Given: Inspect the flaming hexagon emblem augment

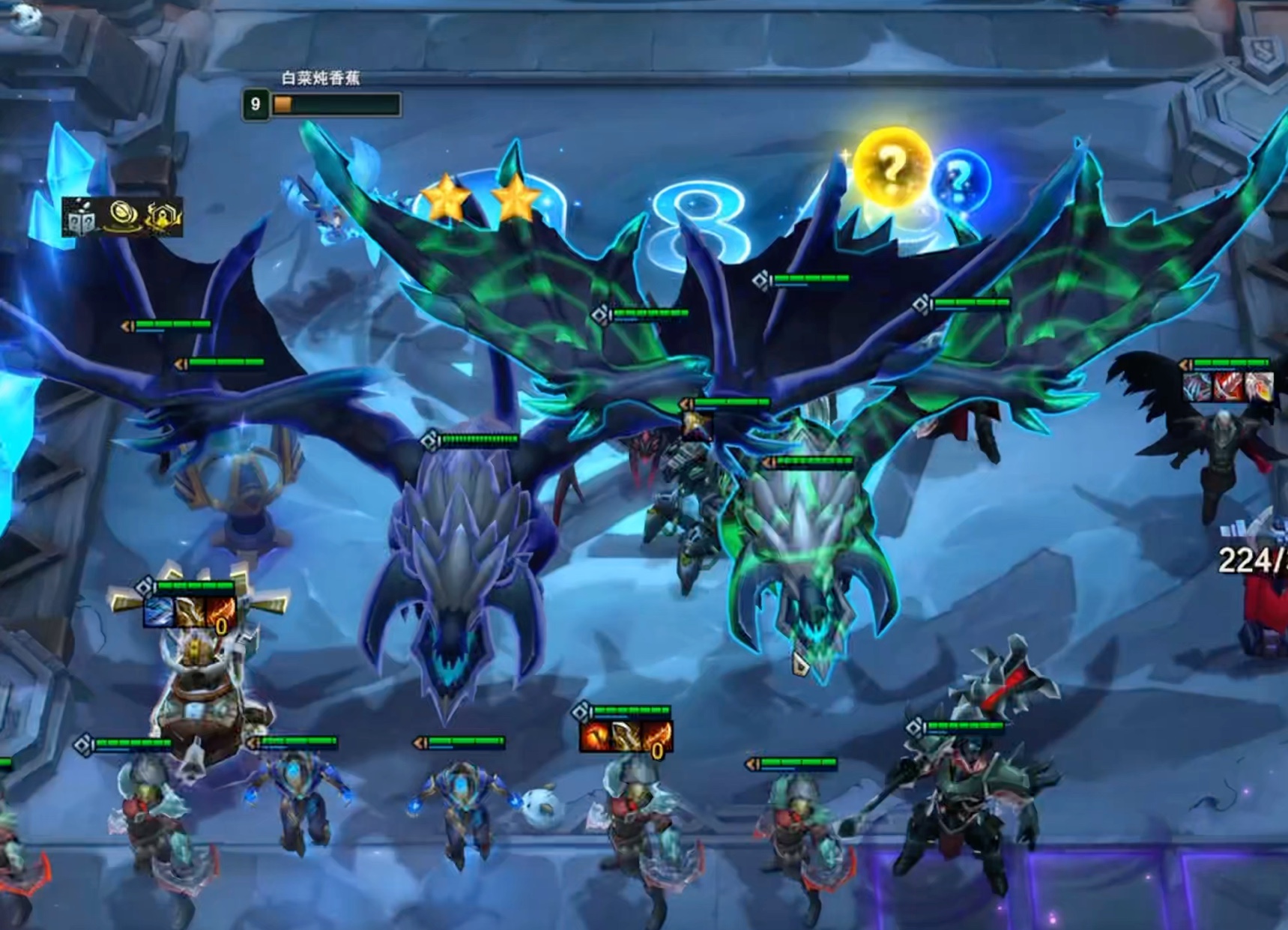Looking at the screenshot, I should 163,218.
